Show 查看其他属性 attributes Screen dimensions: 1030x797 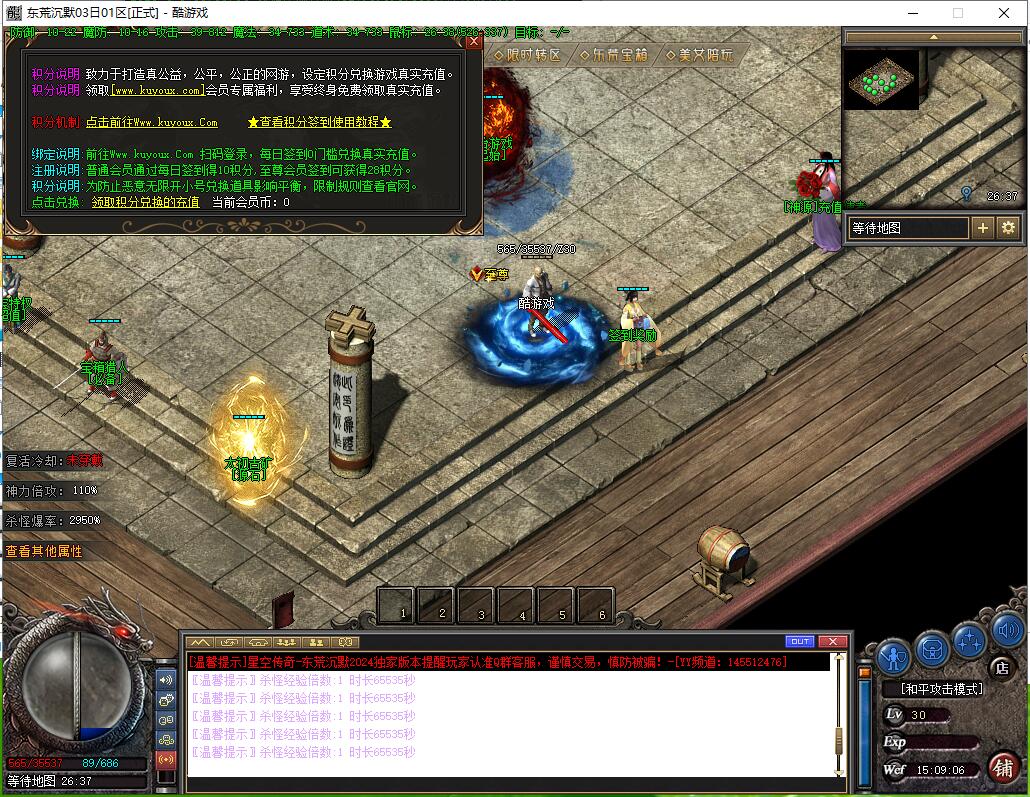coord(44,551)
